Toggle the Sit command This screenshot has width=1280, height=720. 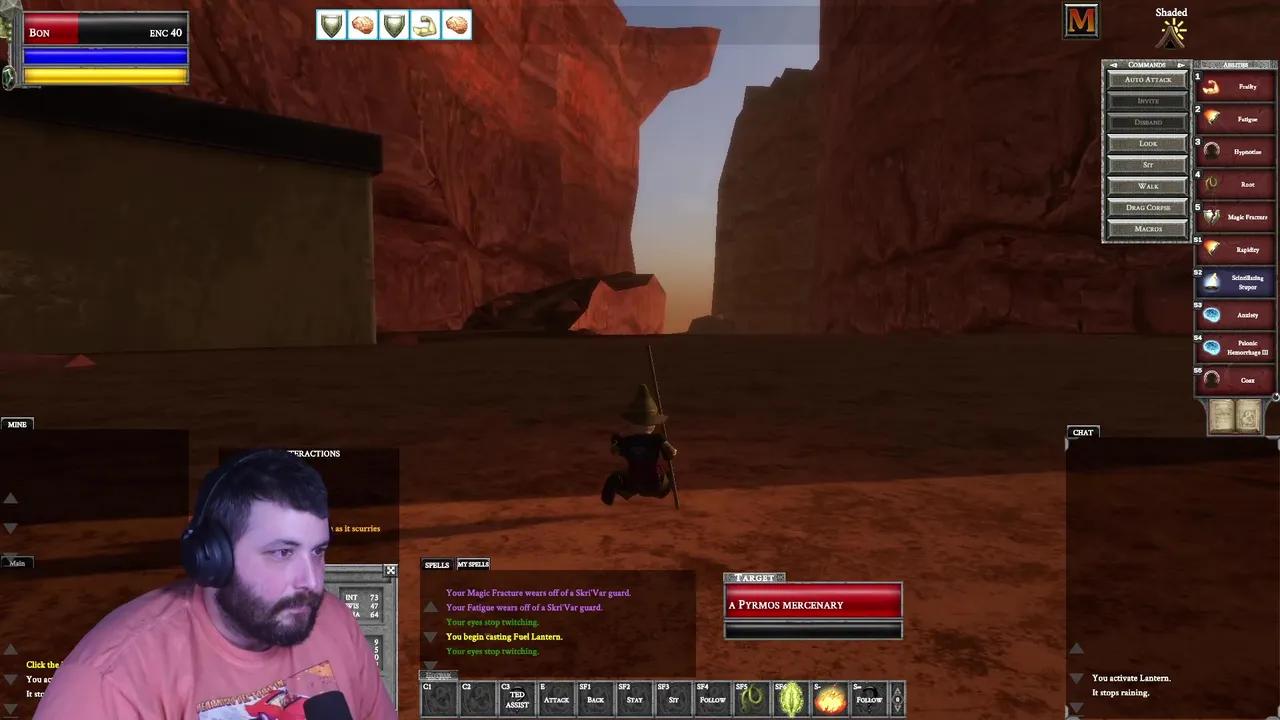[x=1146, y=164]
